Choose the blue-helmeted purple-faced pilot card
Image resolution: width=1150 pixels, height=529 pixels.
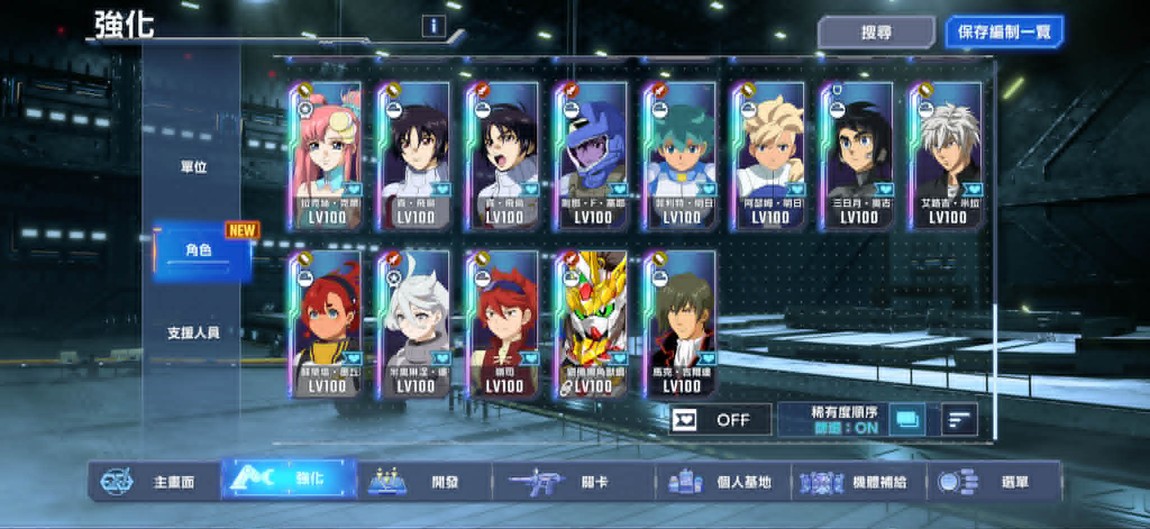592,157
